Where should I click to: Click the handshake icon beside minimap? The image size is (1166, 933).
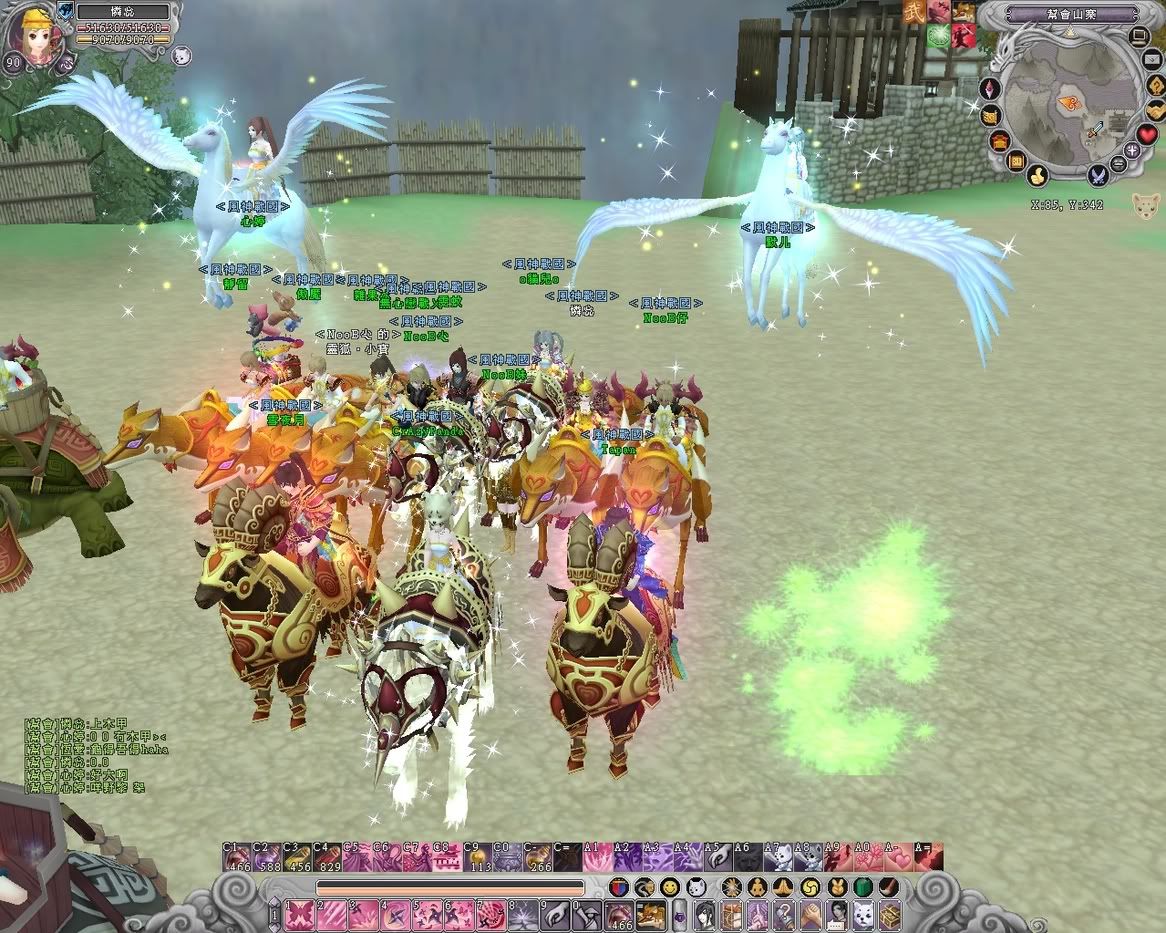point(1155,110)
